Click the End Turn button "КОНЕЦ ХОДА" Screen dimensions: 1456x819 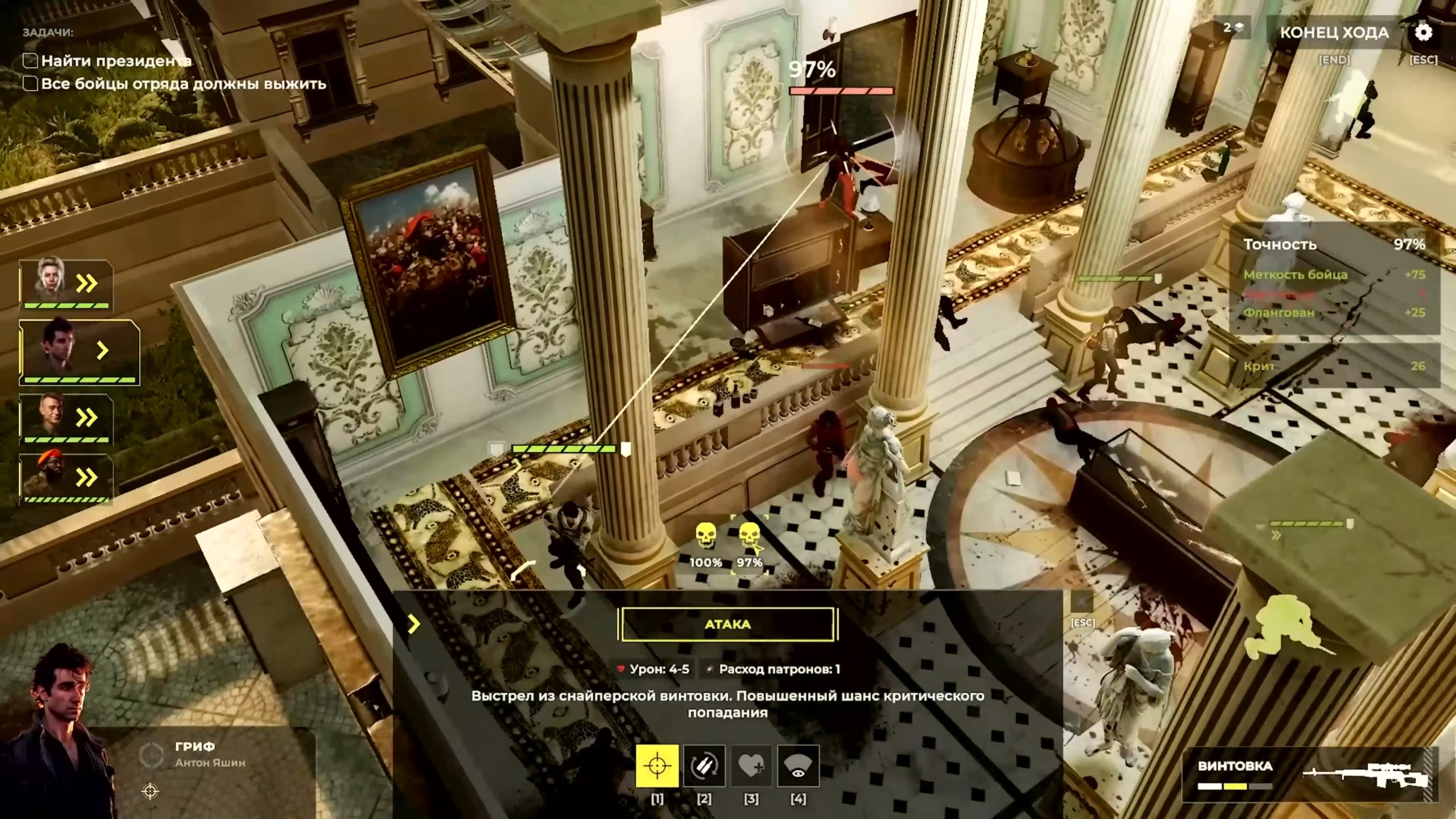(x=1334, y=33)
